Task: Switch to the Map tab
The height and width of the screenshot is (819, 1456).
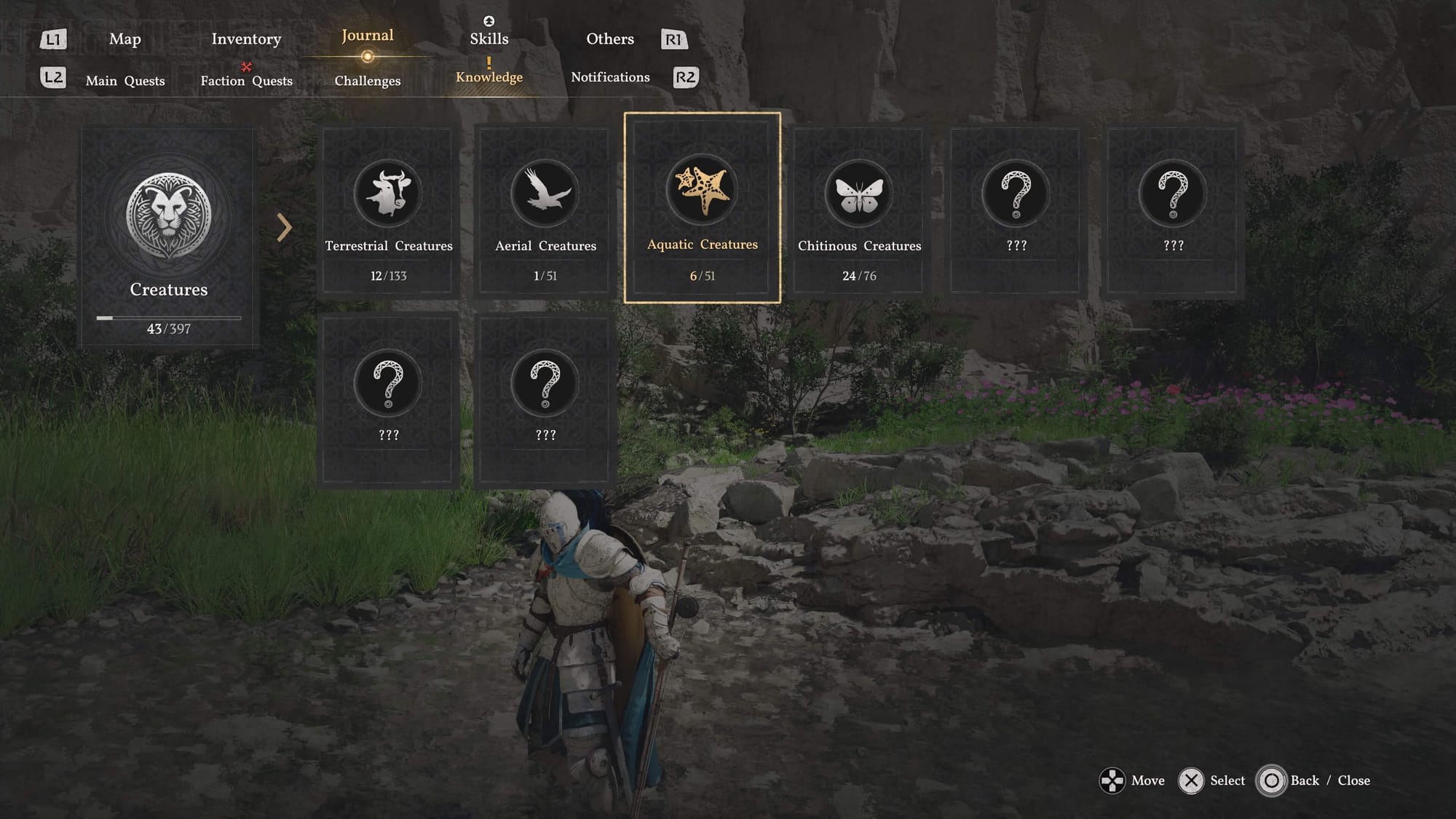Action: point(124,39)
